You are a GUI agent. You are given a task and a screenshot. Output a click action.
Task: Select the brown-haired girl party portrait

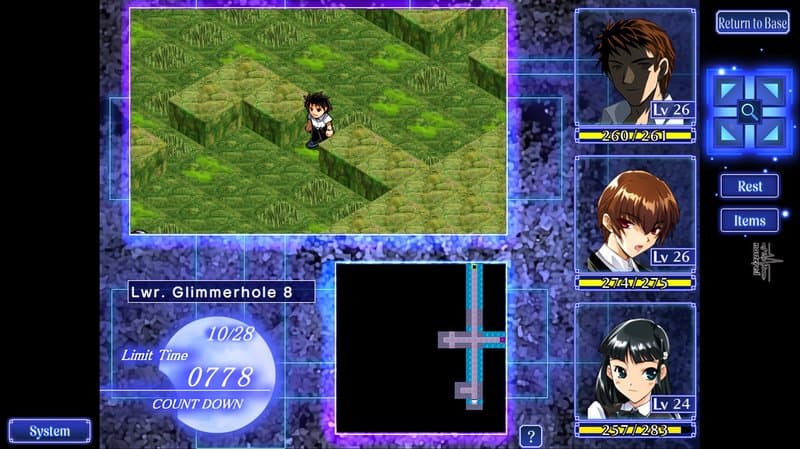click(635, 216)
